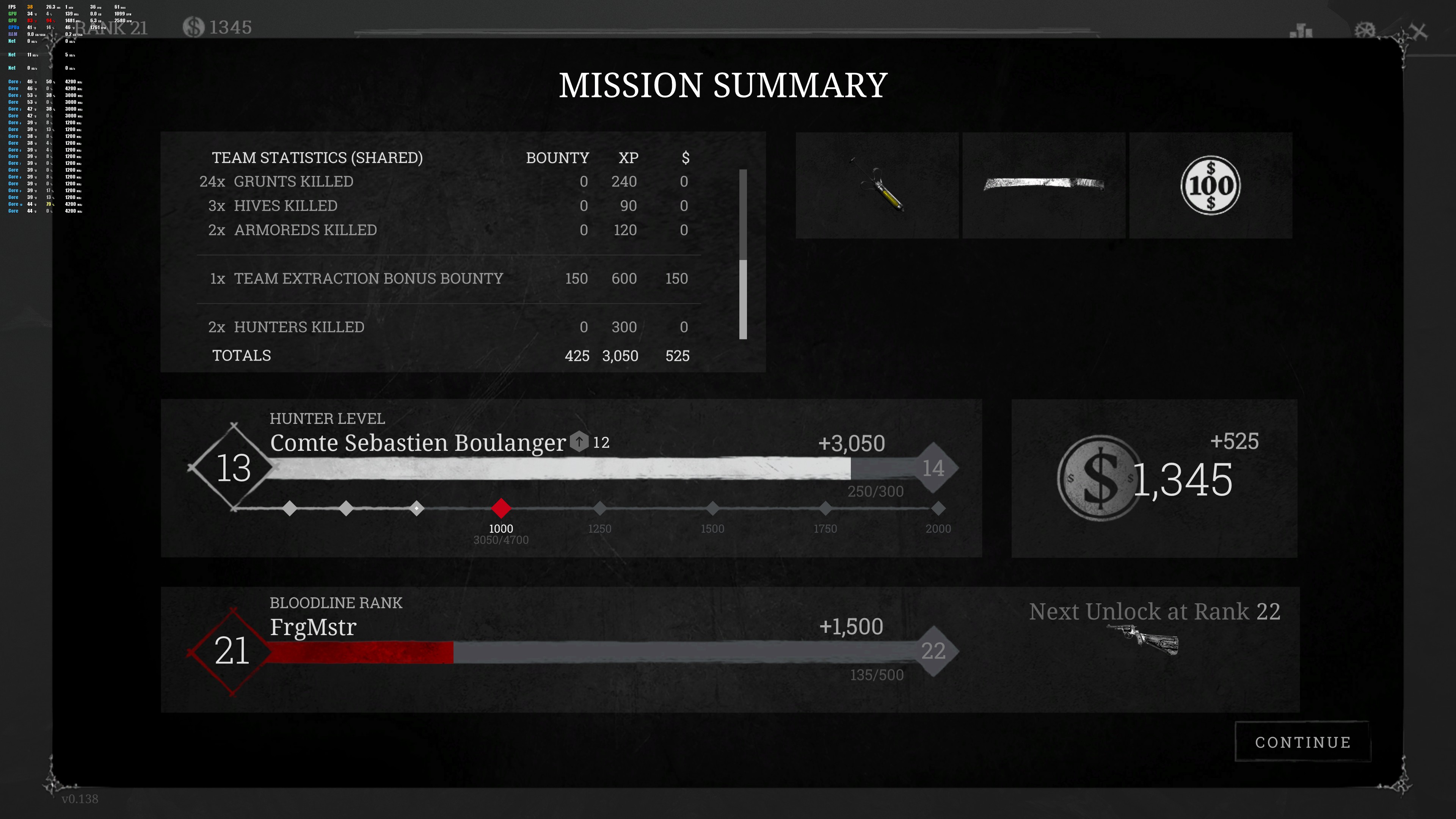
Task: Open settings with the gear icon
Action: (x=1365, y=30)
